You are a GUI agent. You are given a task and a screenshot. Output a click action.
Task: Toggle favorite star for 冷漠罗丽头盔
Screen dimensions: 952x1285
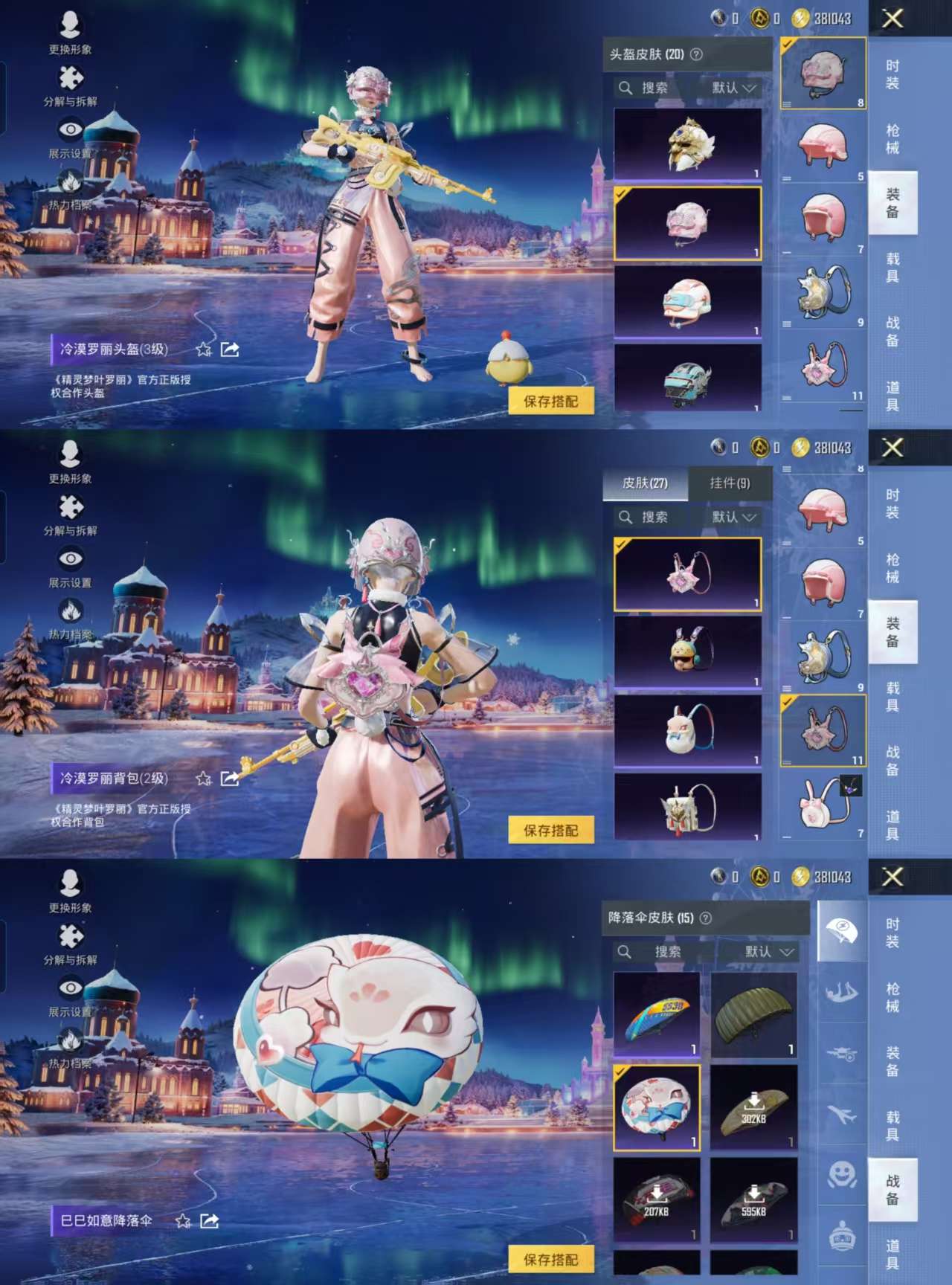[203, 347]
